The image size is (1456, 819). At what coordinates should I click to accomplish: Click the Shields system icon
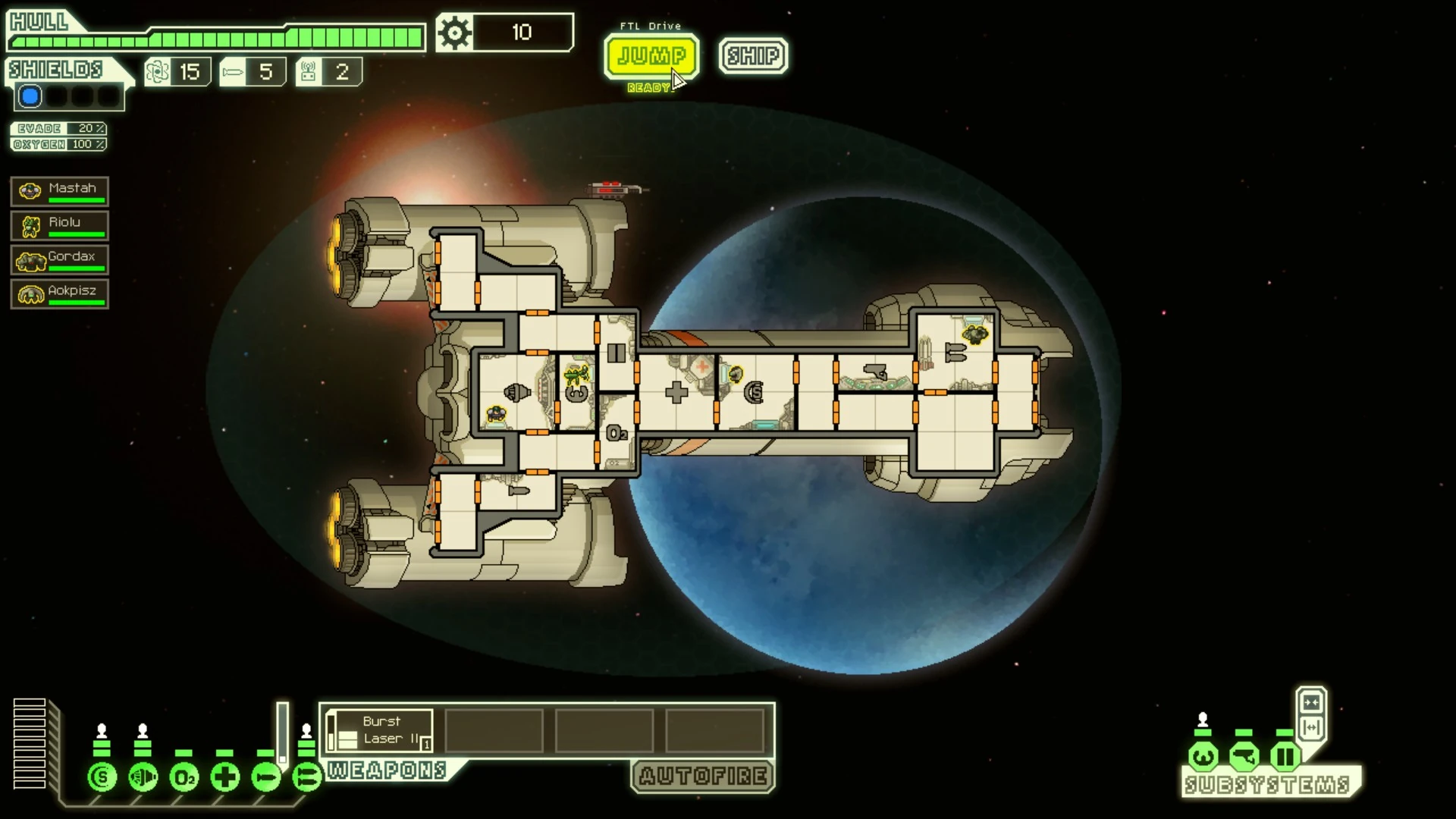102,777
